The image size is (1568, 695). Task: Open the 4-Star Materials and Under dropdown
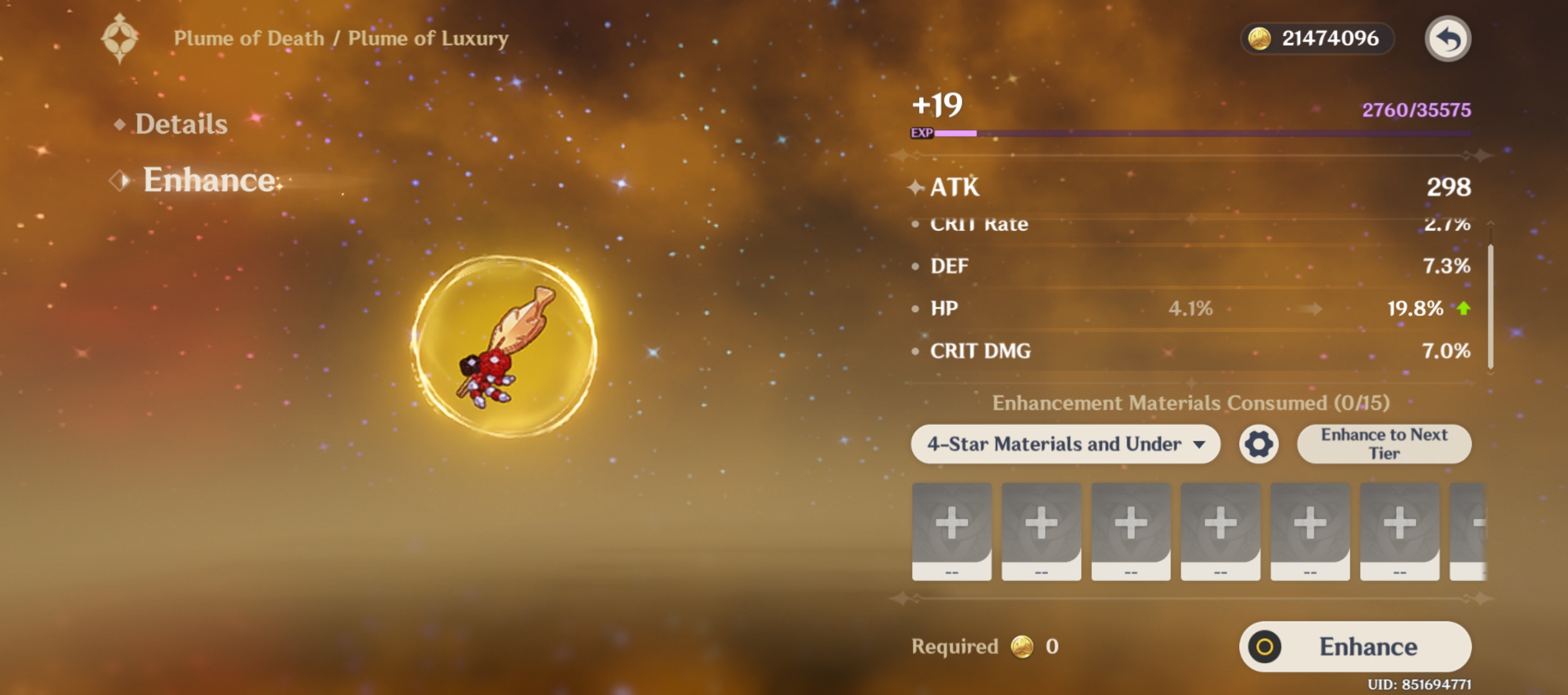(x=1065, y=444)
